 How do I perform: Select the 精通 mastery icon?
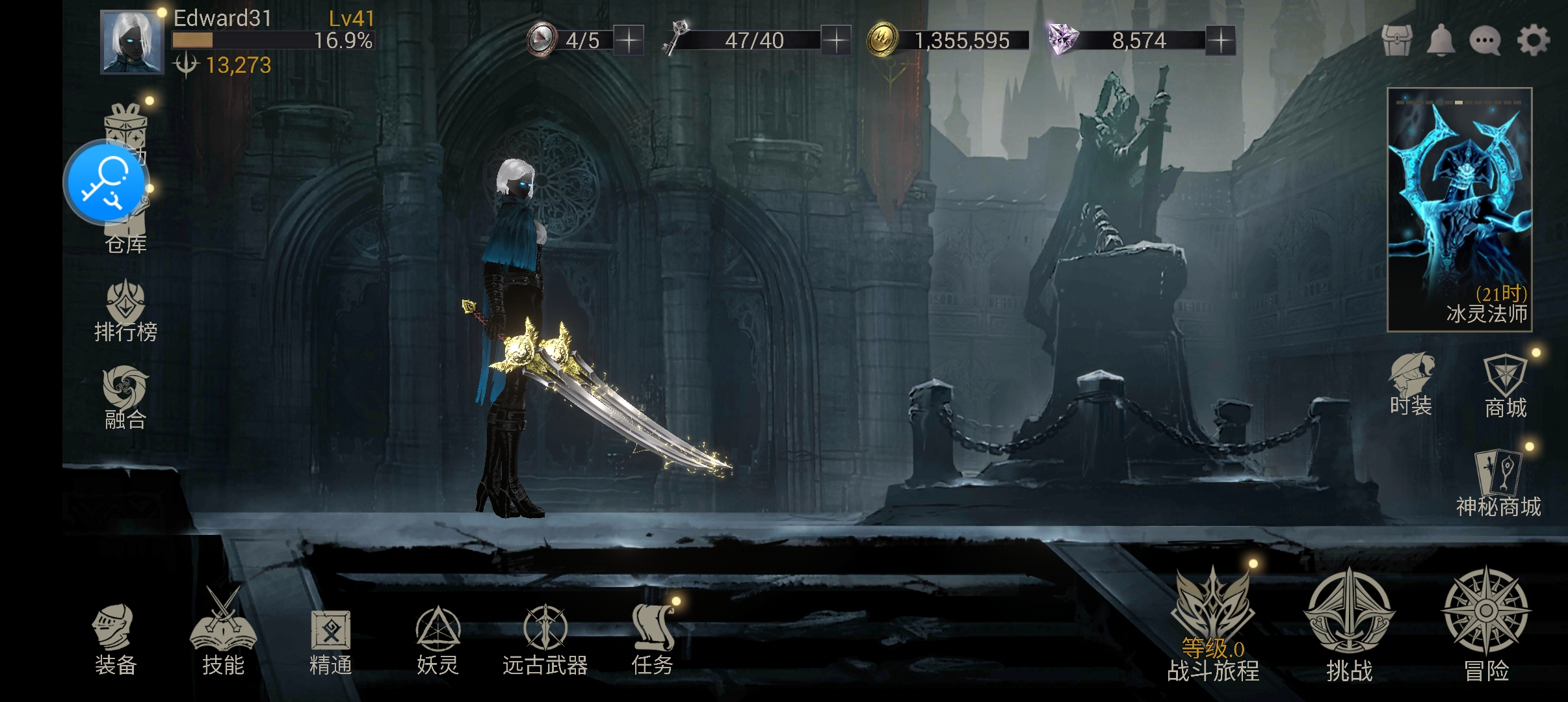tap(331, 640)
